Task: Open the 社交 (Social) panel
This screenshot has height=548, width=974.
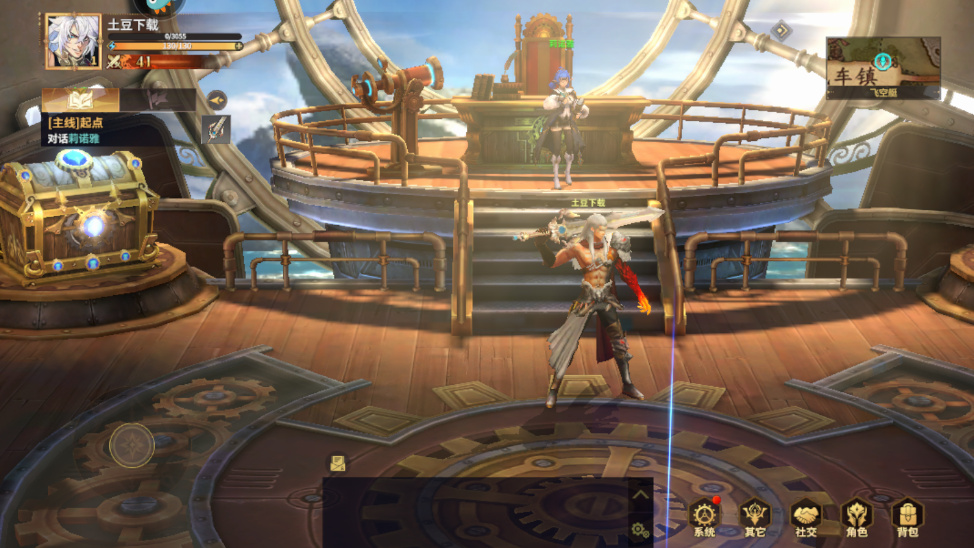Action: (806, 516)
